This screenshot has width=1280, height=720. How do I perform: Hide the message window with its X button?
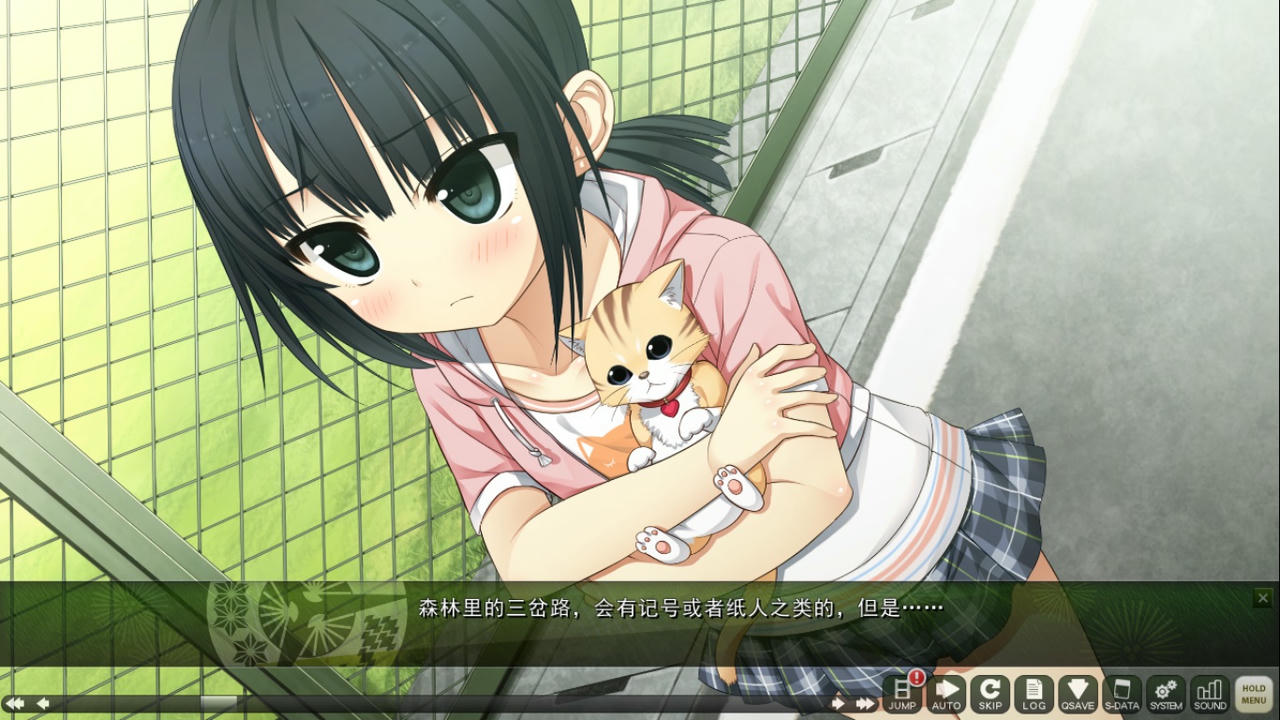[1264, 597]
